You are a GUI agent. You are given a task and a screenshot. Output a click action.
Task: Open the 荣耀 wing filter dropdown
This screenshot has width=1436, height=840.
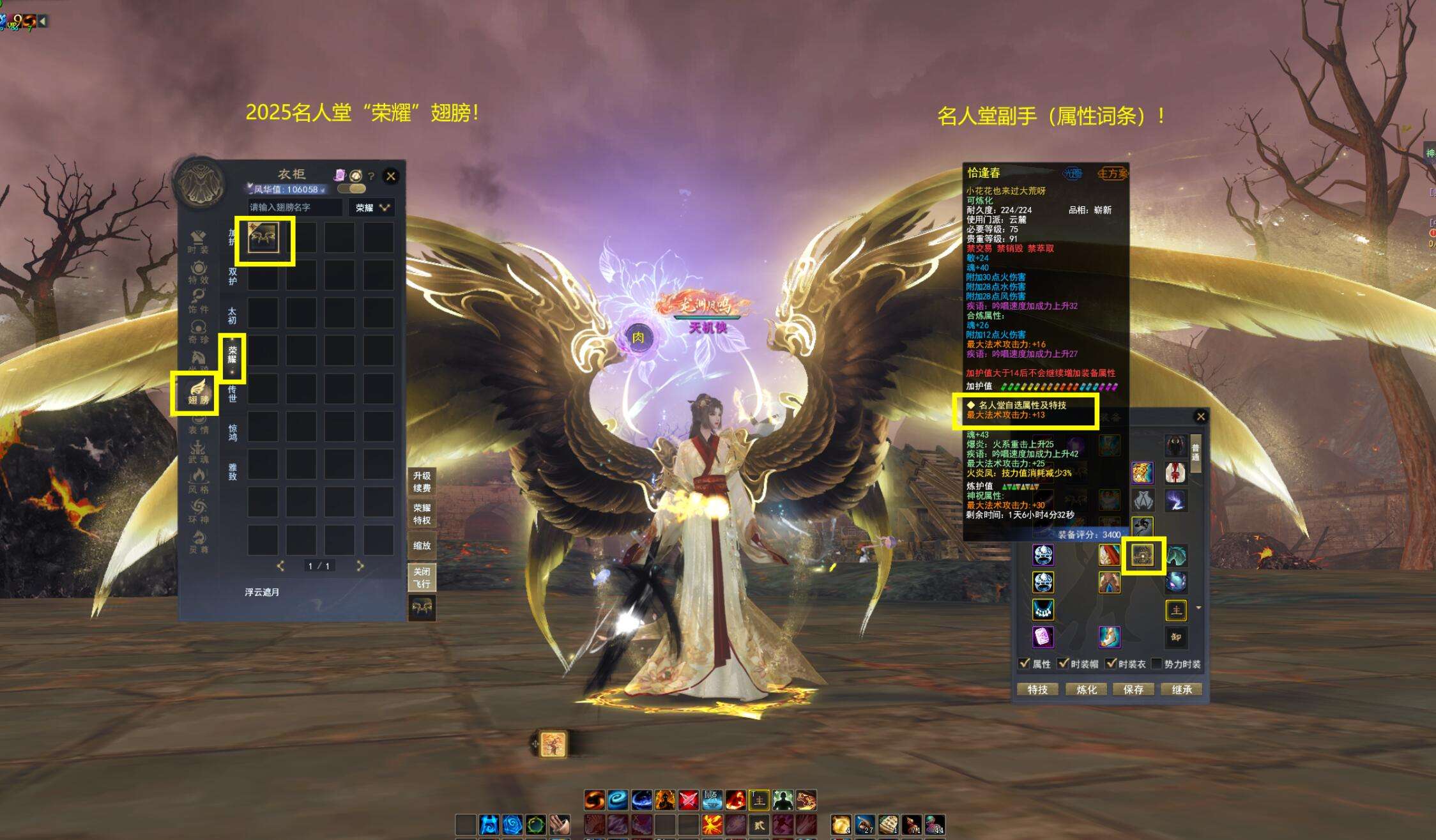(372, 208)
